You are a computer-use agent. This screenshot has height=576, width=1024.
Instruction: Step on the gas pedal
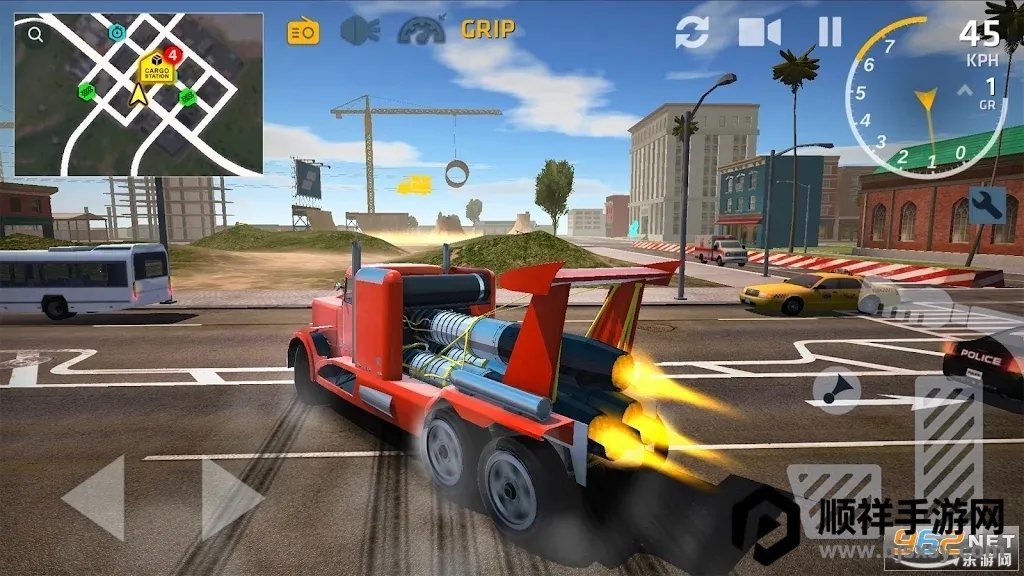tap(948, 440)
